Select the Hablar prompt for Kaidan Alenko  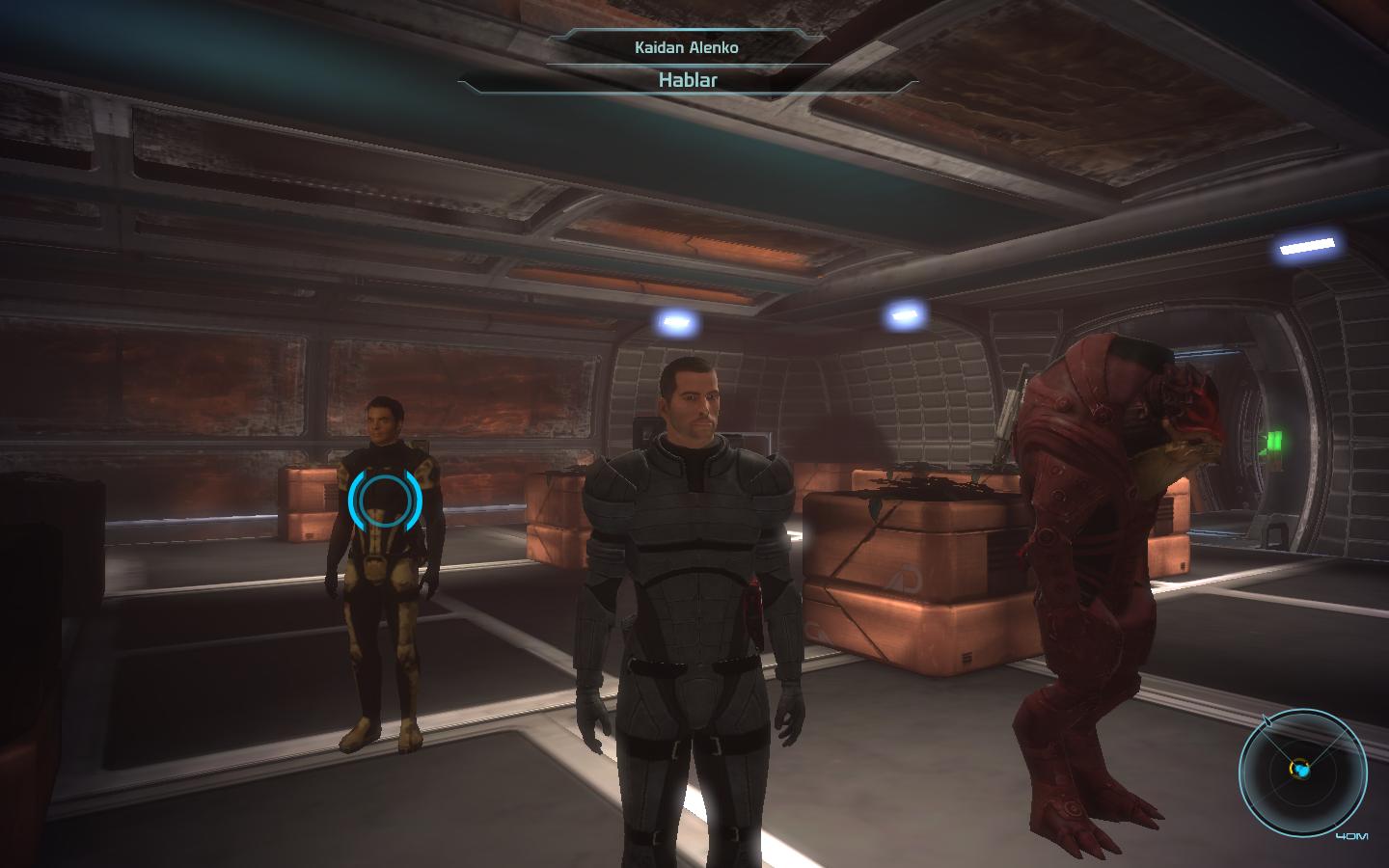687,80
